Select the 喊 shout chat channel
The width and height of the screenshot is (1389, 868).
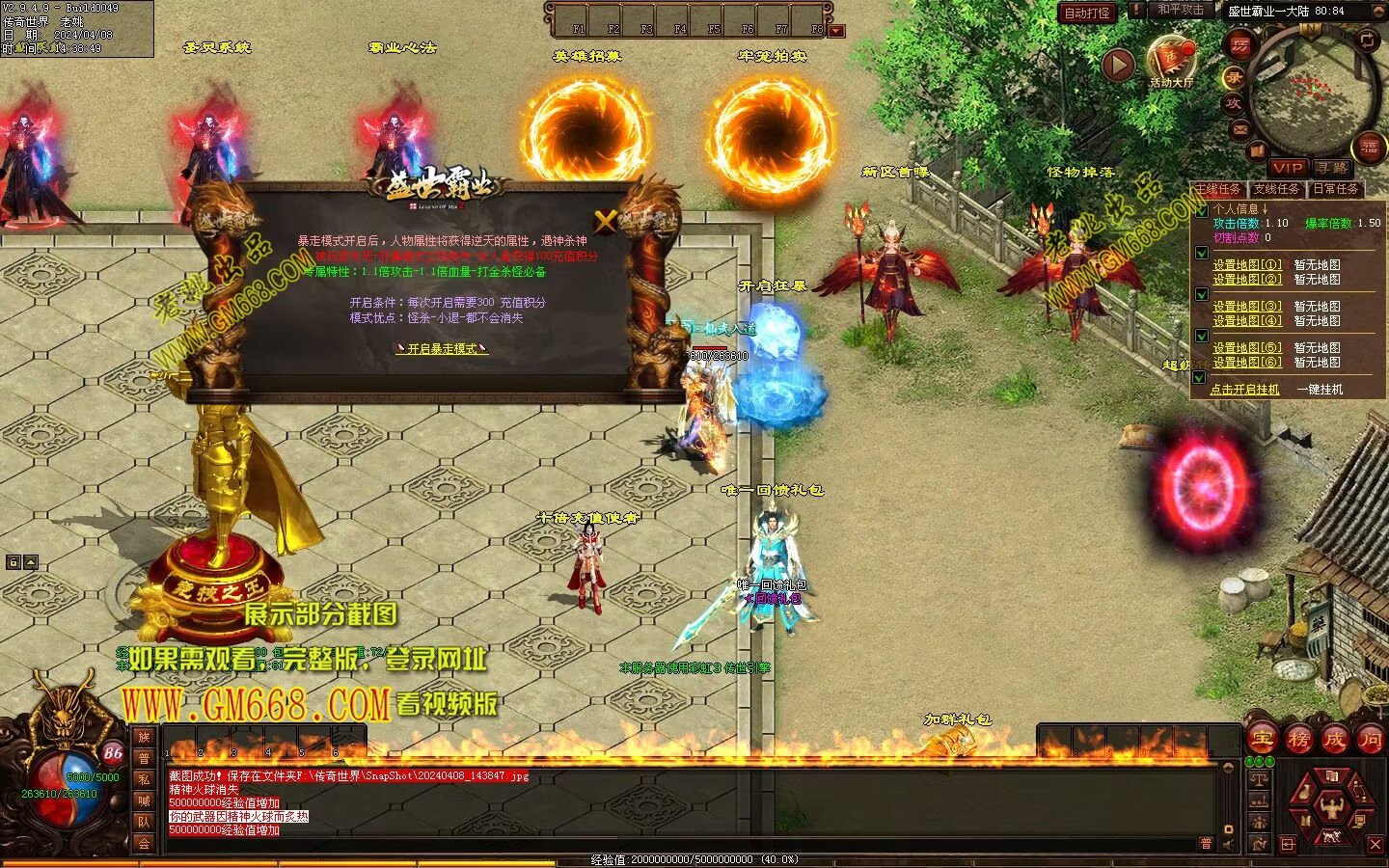pyautogui.click(x=144, y=800)
